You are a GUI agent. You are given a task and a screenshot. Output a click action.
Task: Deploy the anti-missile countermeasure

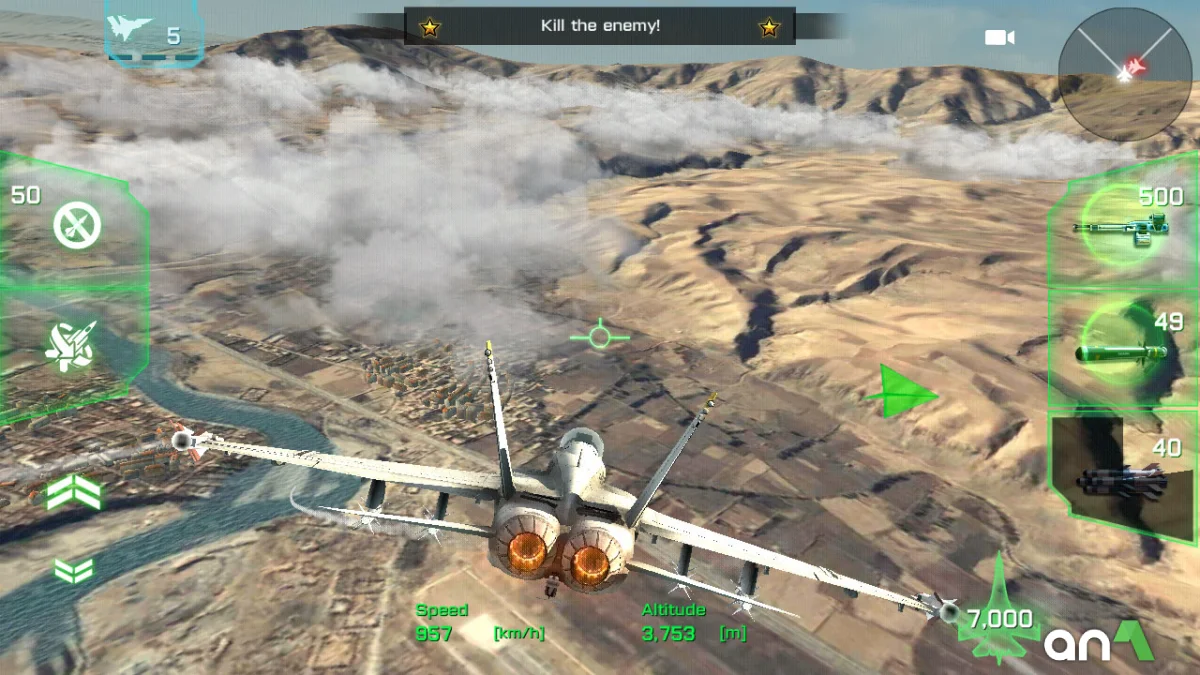(76, 226)
